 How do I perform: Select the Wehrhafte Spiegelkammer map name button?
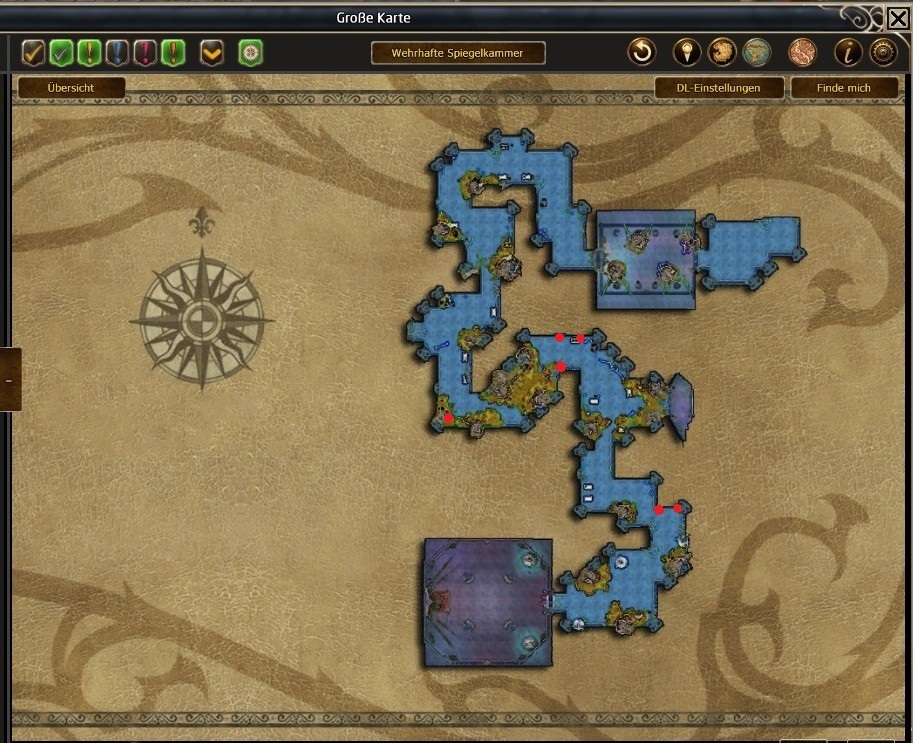click(x=458, y=52)
